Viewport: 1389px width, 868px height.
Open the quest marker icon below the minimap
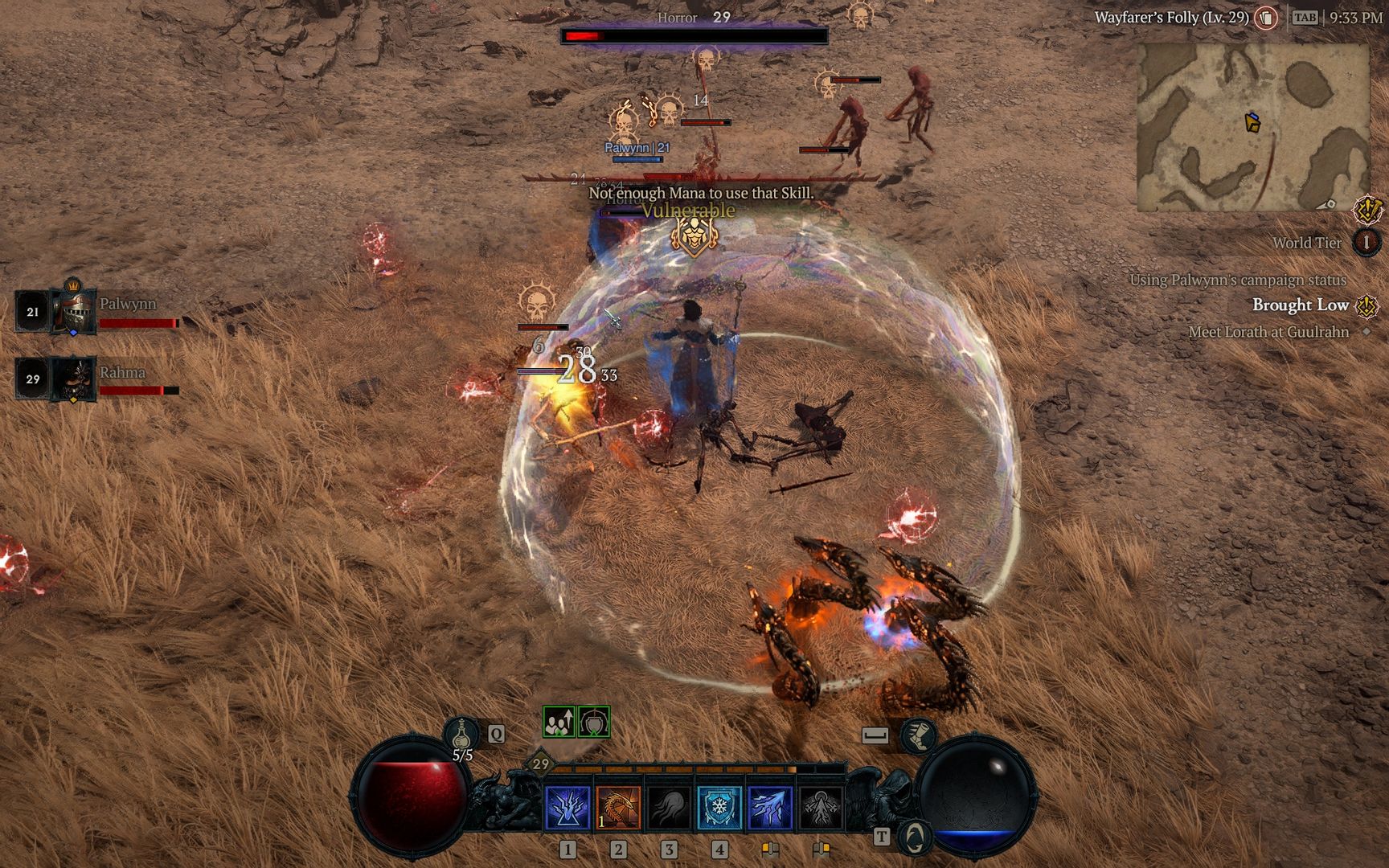pos(1367,210)
